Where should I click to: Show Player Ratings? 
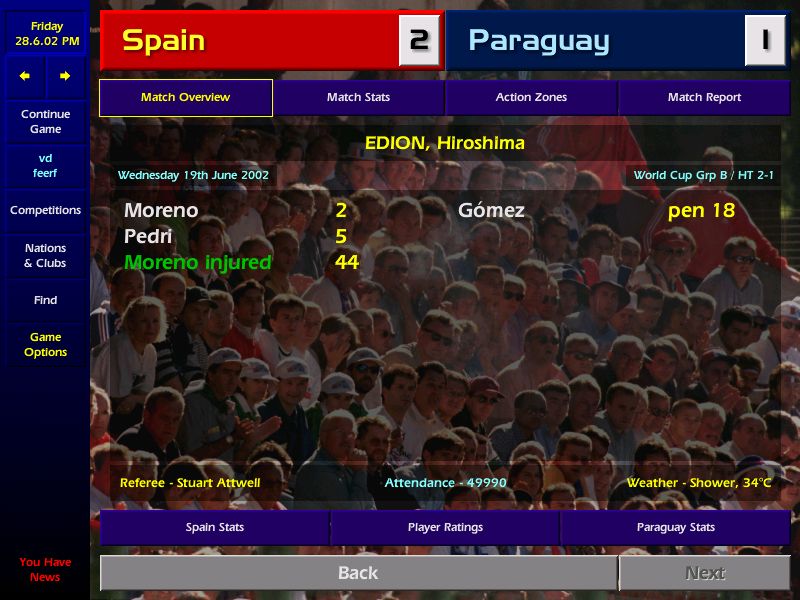pos(445,527)
